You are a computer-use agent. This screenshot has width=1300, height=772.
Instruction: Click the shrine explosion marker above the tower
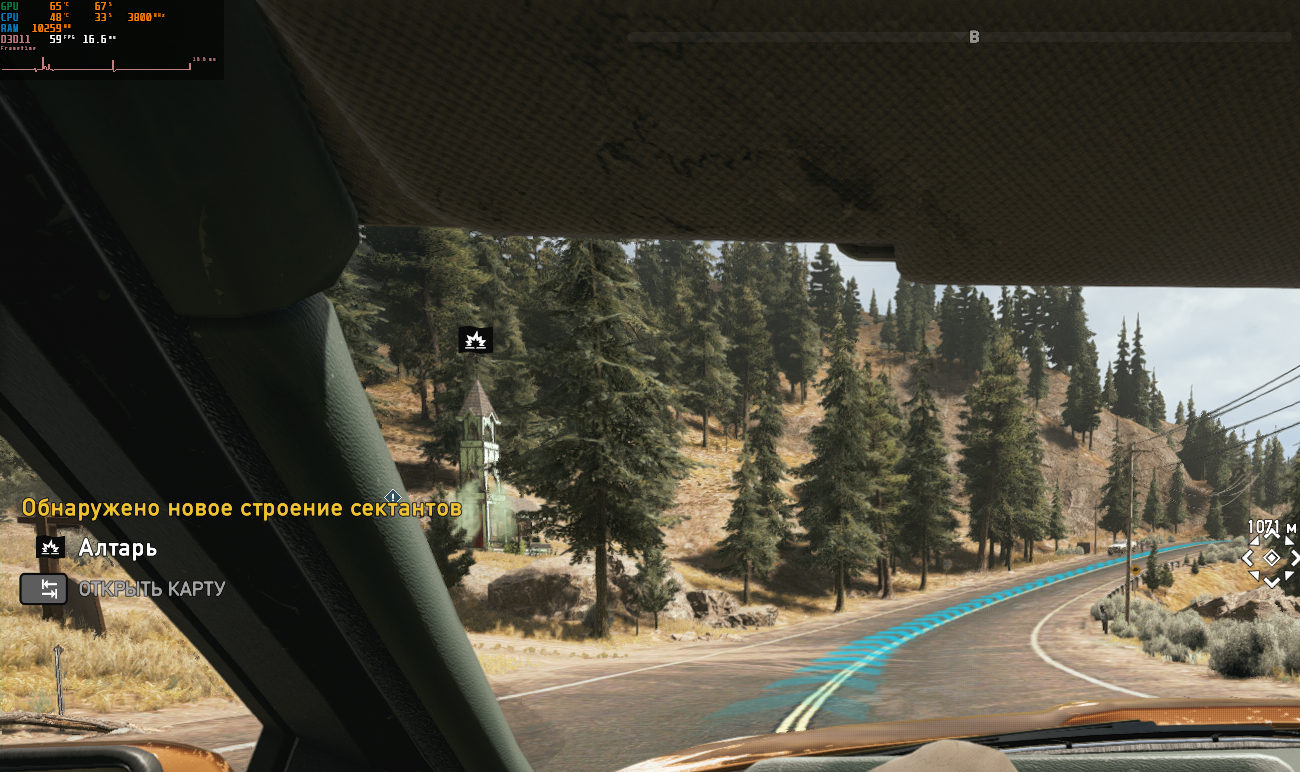coord(475,340)
